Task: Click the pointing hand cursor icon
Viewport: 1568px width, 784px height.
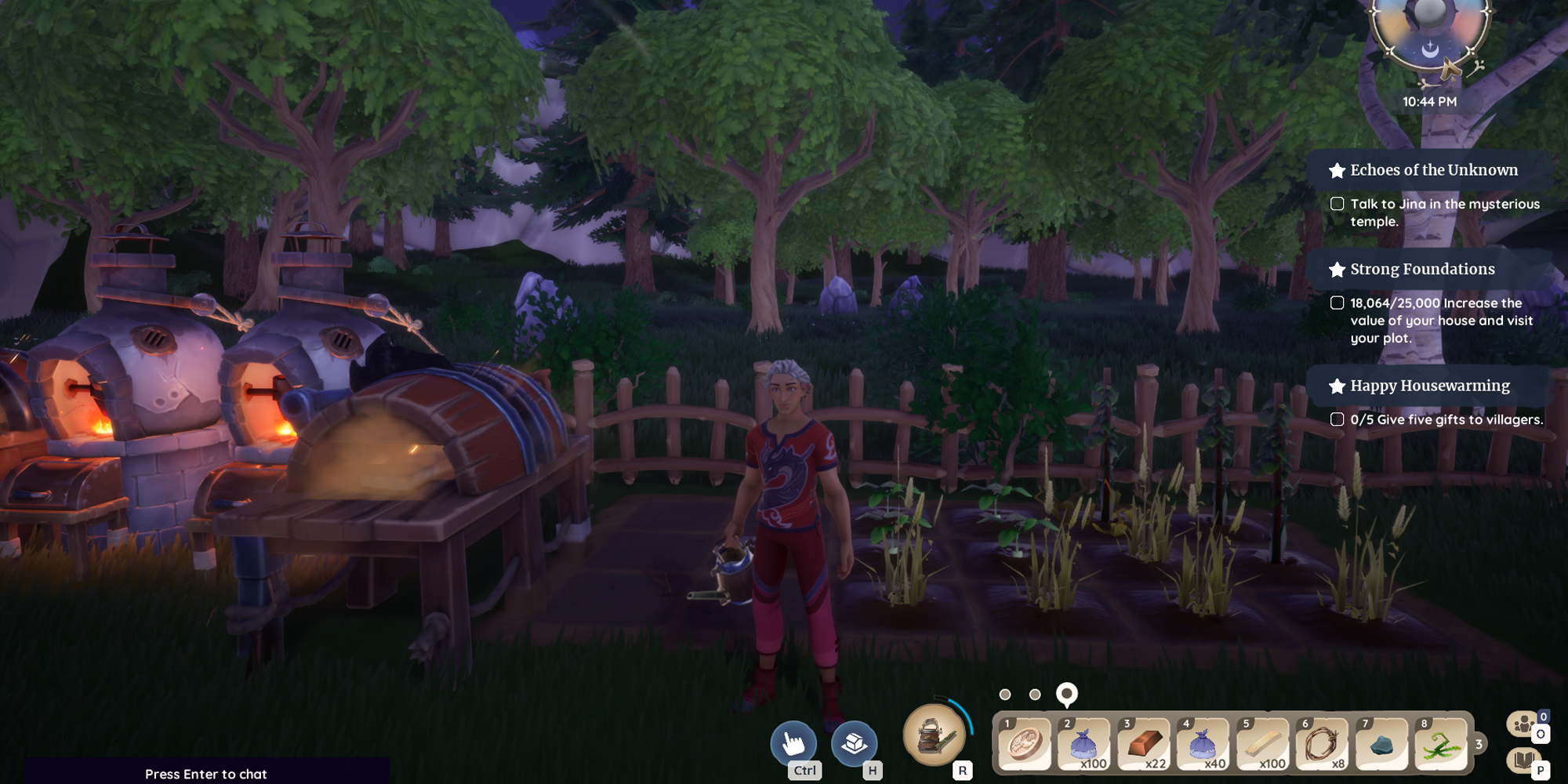Action: (x=793, y=742)
